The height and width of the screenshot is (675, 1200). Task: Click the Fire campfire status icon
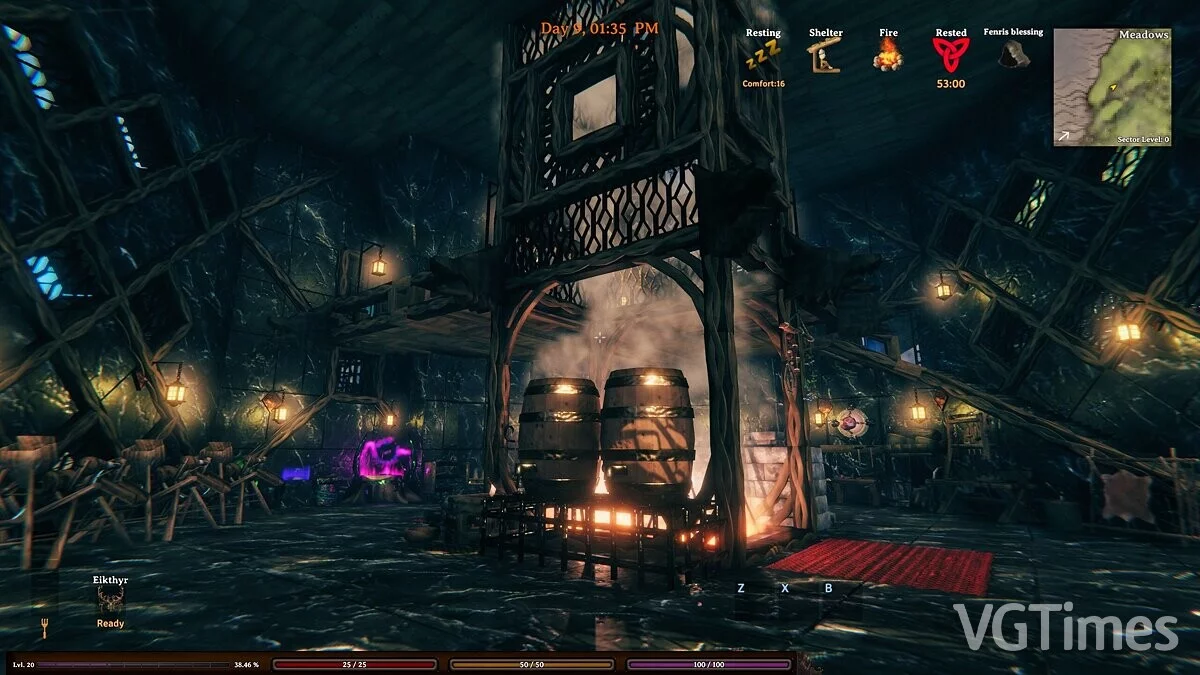pos(888,56)
